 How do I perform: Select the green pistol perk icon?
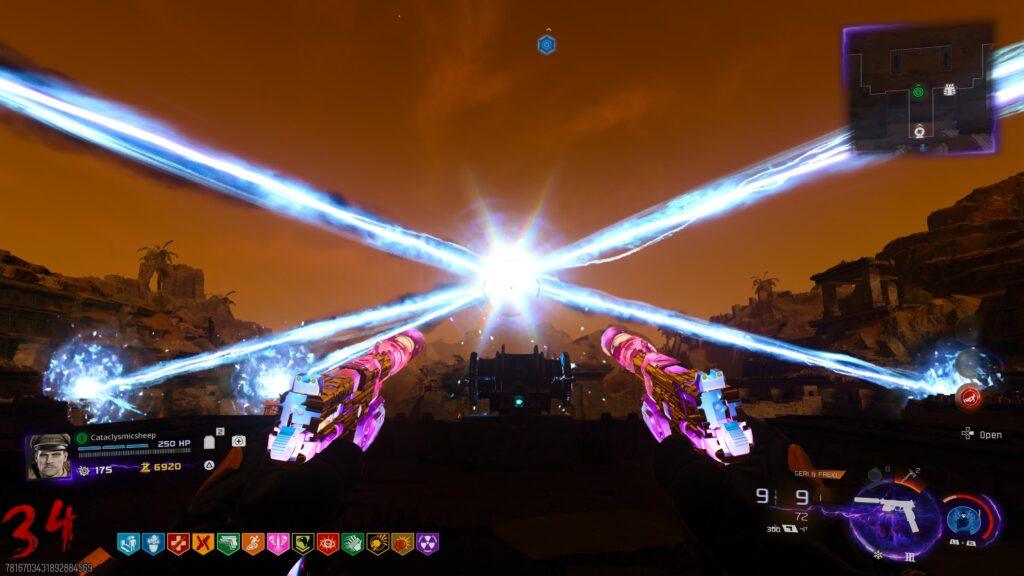228,543
